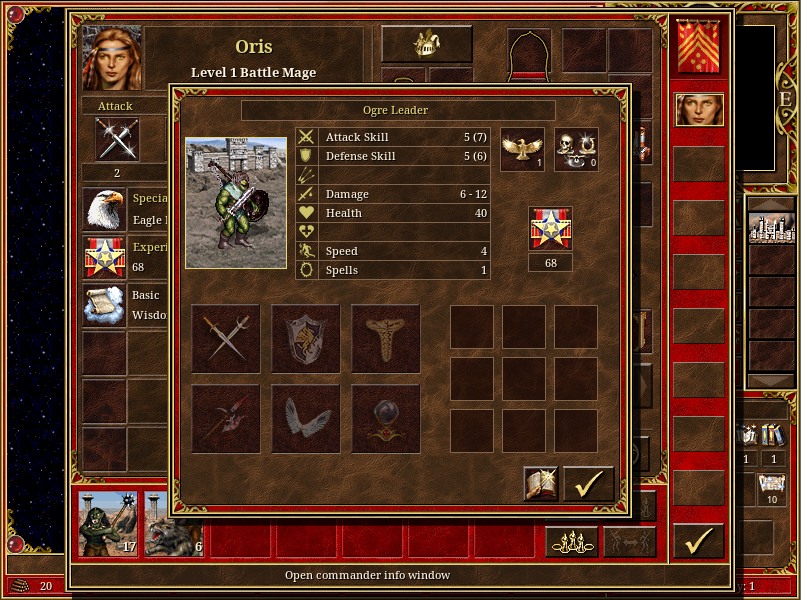Select the town thumbnail in the side list
This screenshot has height=600, width=801.
[x=771, y=226]
